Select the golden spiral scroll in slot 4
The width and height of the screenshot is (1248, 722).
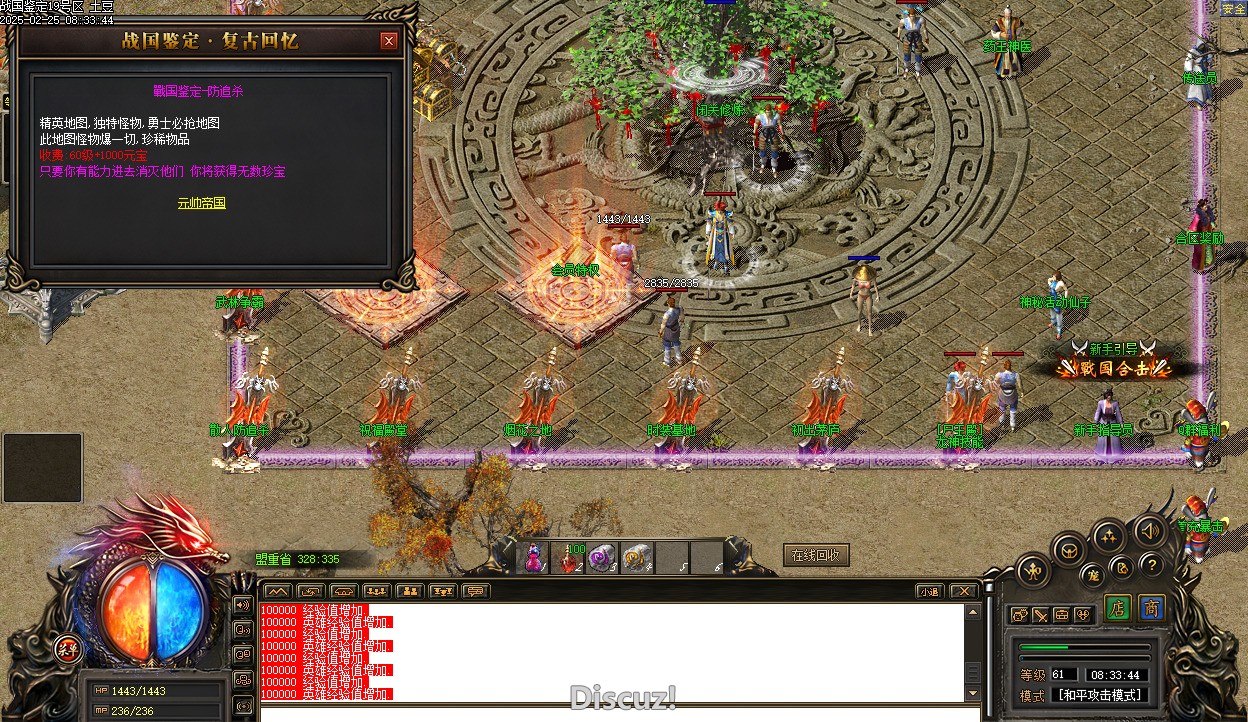tap(637, 558)
